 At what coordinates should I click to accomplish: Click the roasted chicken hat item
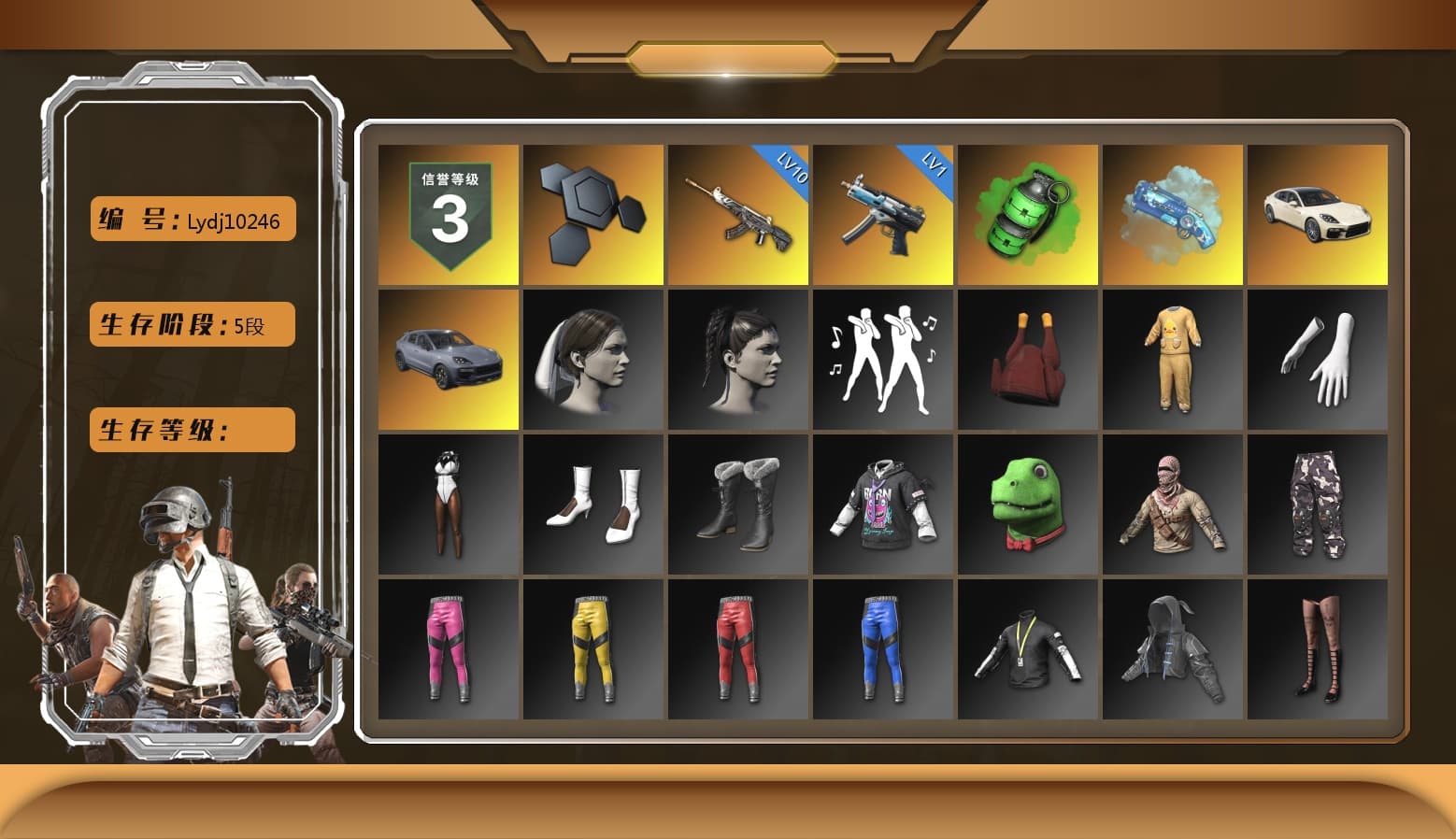point(1027,360)
